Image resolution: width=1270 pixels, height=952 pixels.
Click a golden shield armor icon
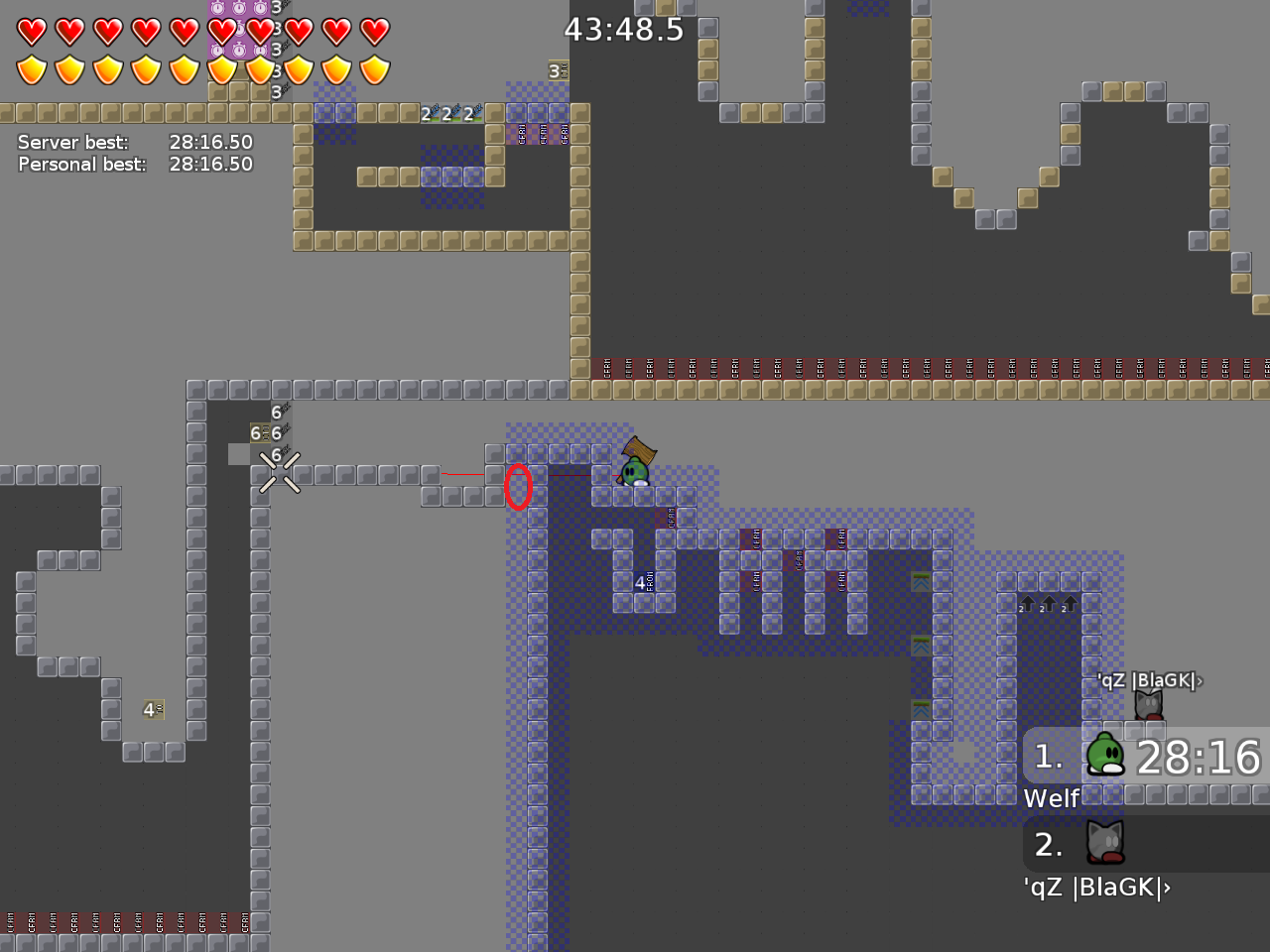pyautogui.click(x=33, y=69)
